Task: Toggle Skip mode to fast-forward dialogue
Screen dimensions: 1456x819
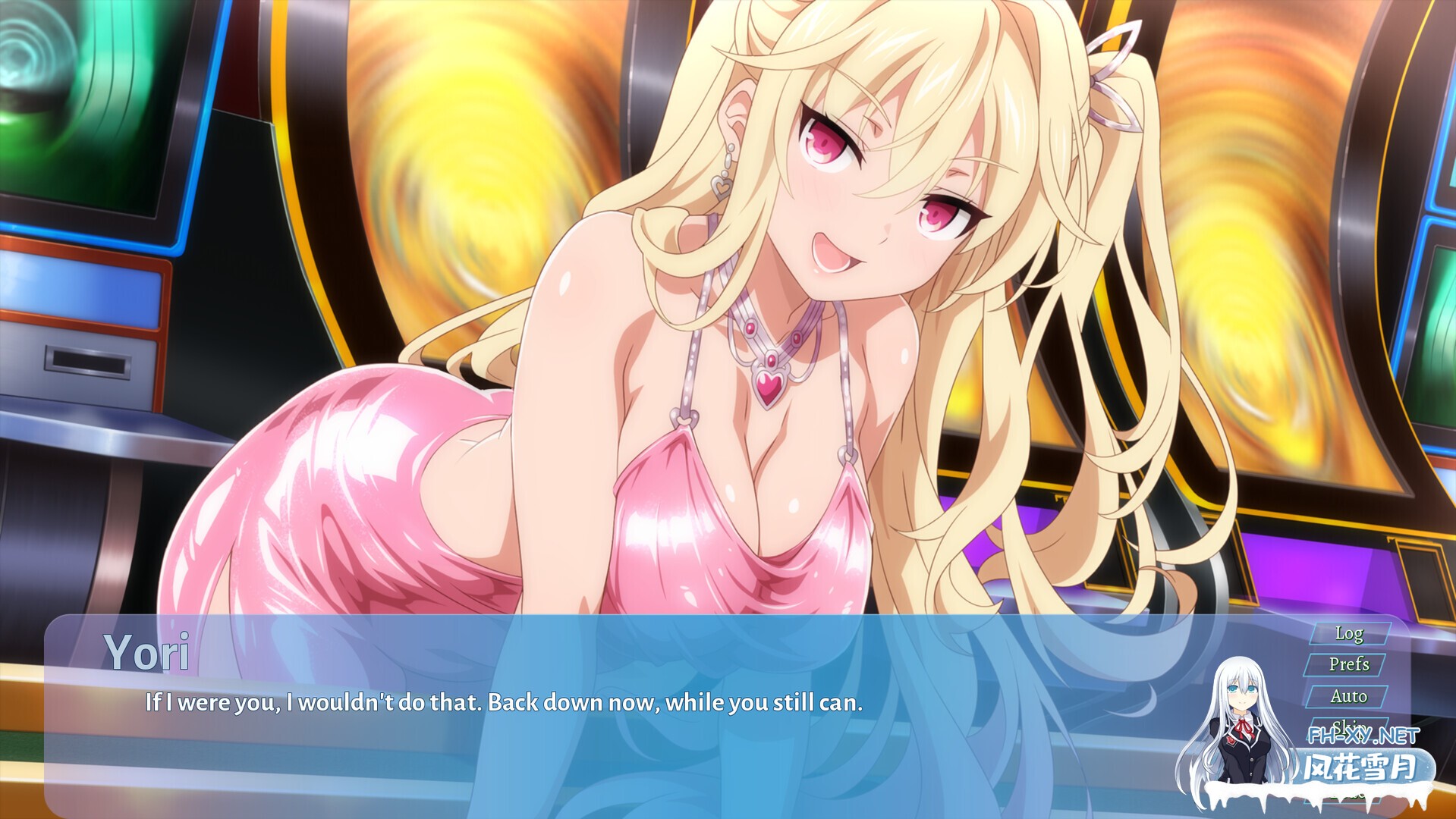Action: coord(1349,725)
